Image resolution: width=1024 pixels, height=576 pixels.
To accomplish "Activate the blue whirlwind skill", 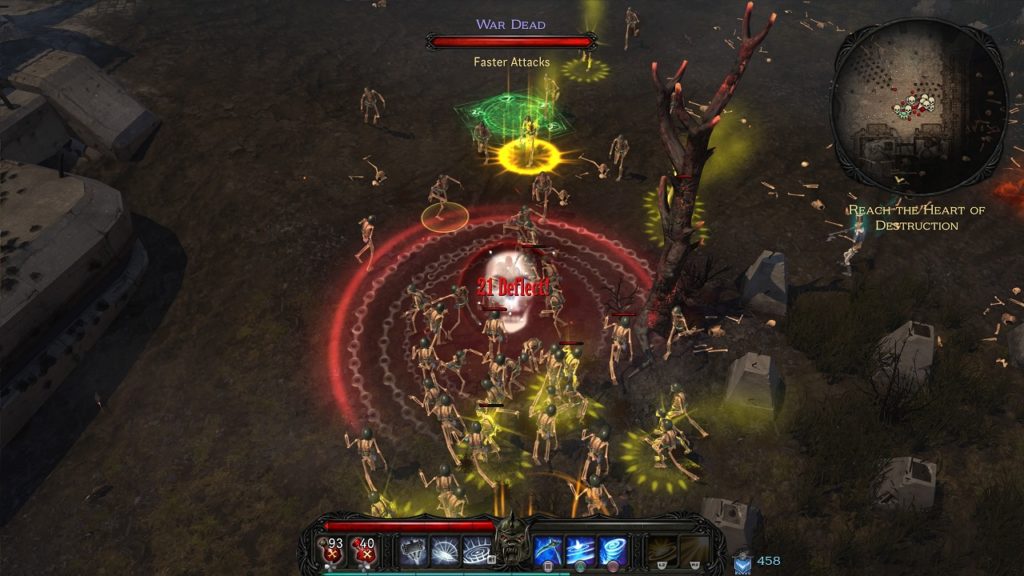I will point(612,549).
